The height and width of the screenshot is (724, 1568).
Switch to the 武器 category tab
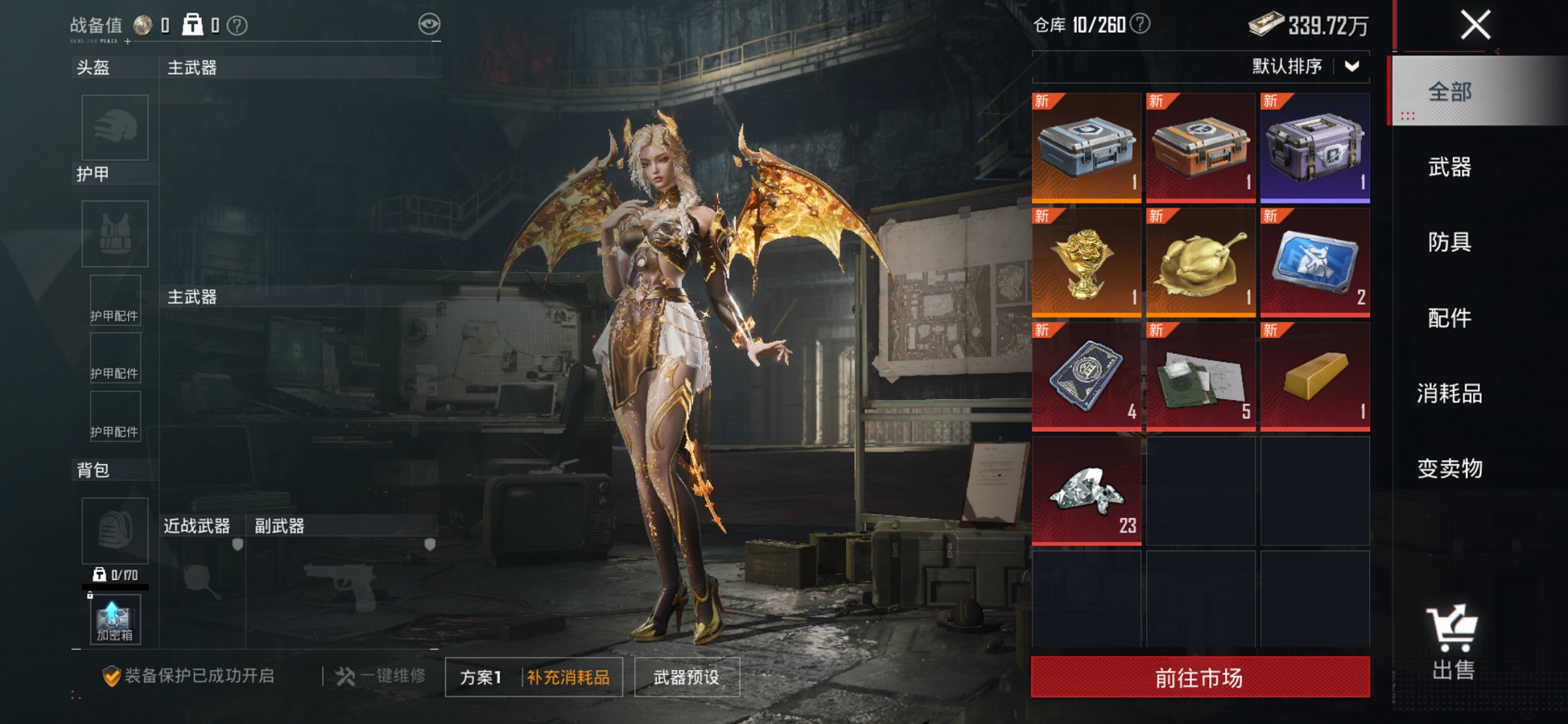pyautogui.click(x=1449, y=168)
